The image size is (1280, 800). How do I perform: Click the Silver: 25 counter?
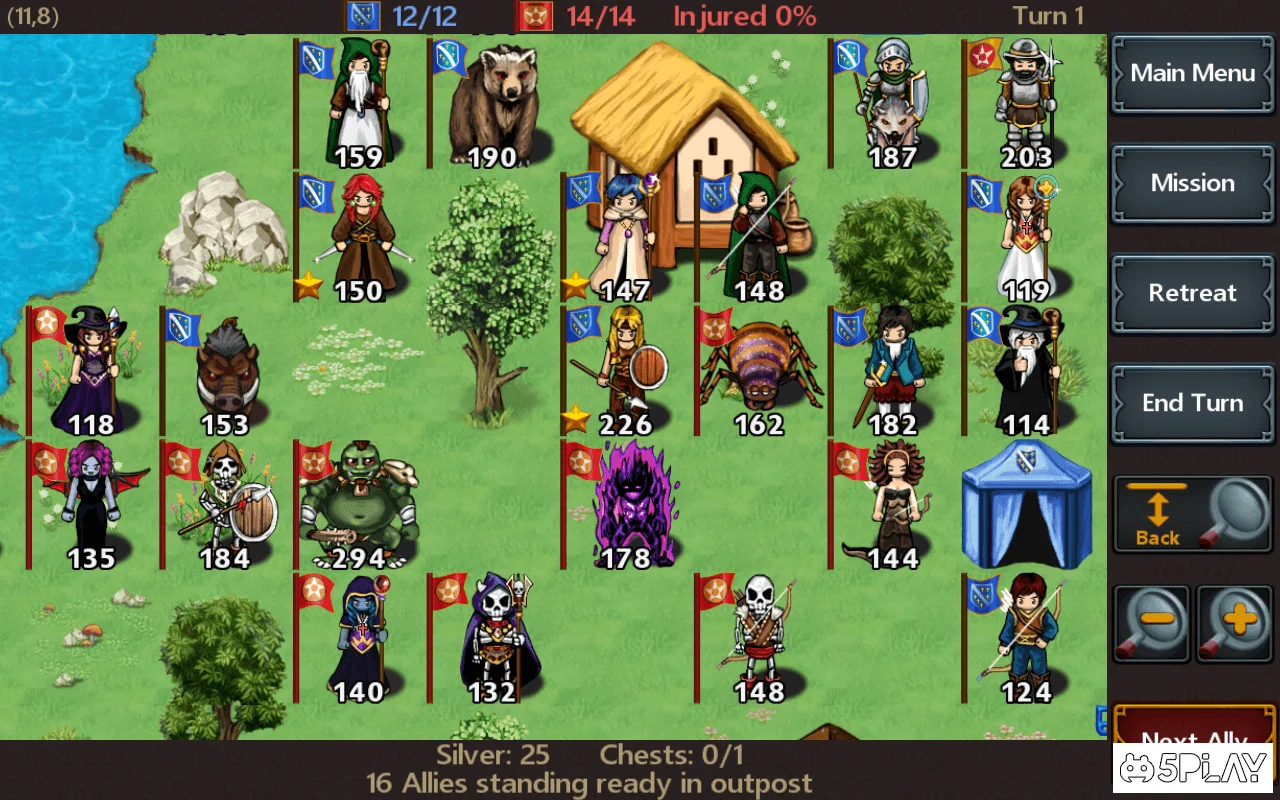tap(497, 755)
